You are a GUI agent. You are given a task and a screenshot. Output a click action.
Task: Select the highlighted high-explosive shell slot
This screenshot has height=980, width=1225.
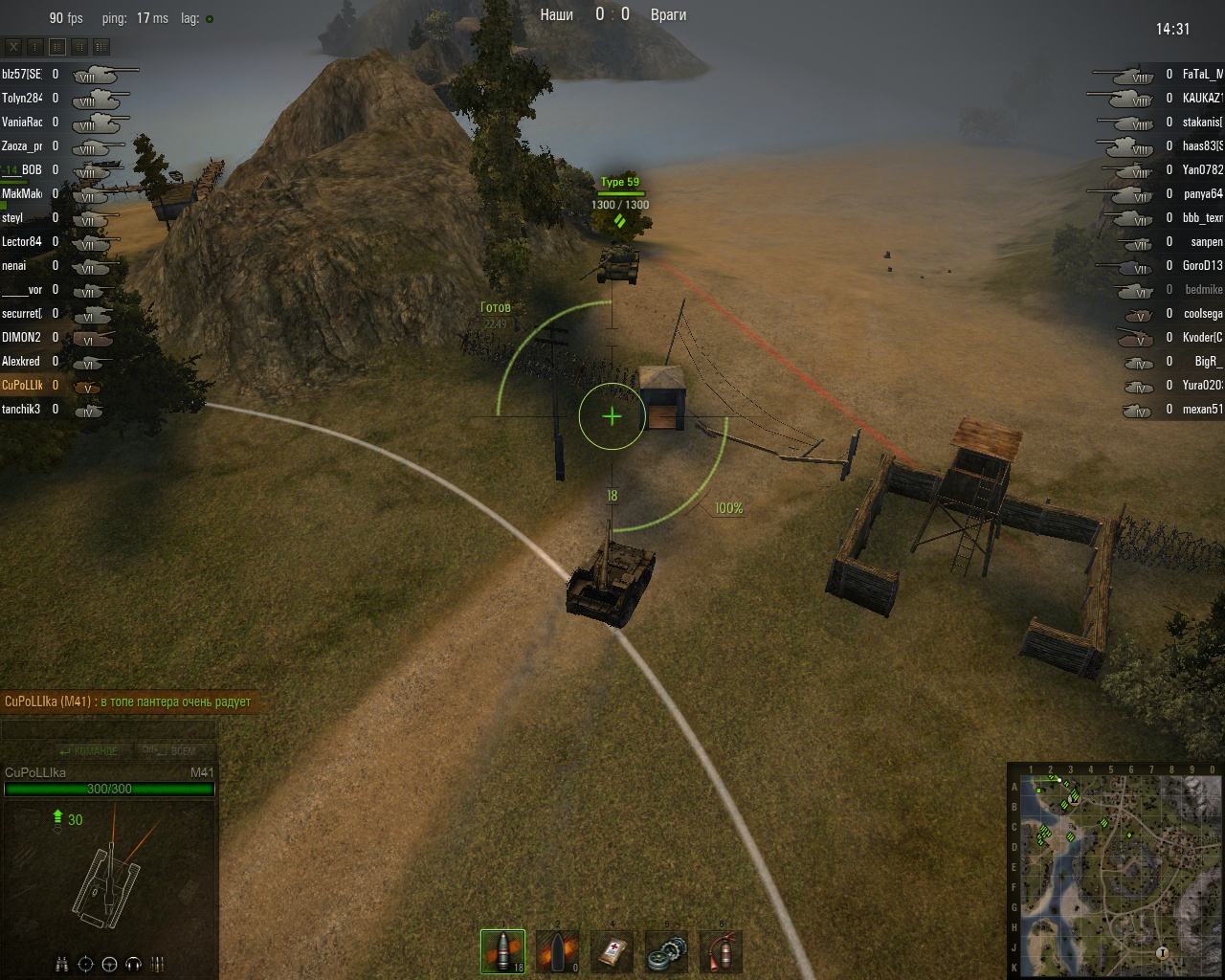(x=502, y=951)
